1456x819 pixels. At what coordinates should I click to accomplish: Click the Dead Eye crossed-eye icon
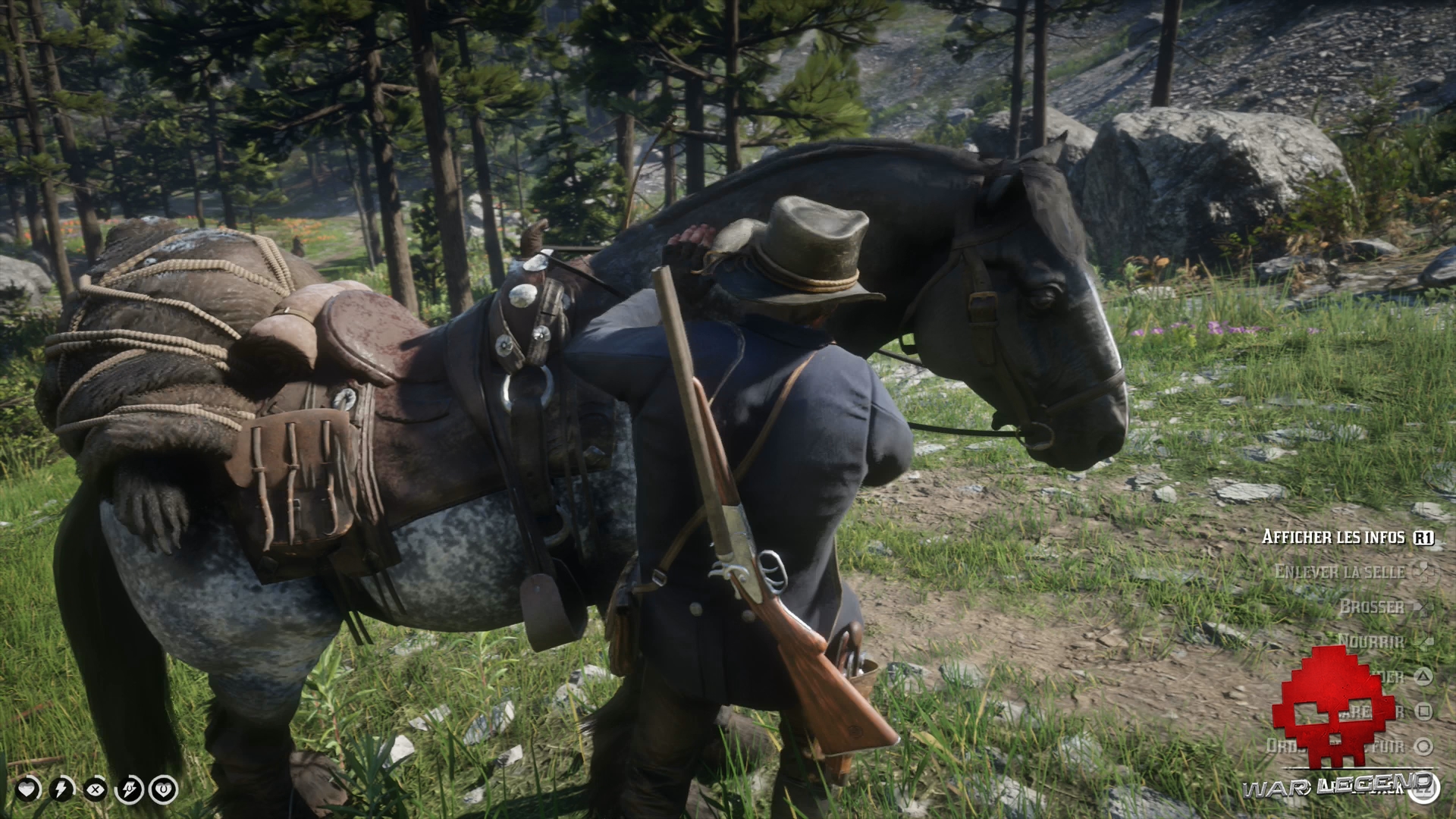pyautogui.click(x=96, y=789)
